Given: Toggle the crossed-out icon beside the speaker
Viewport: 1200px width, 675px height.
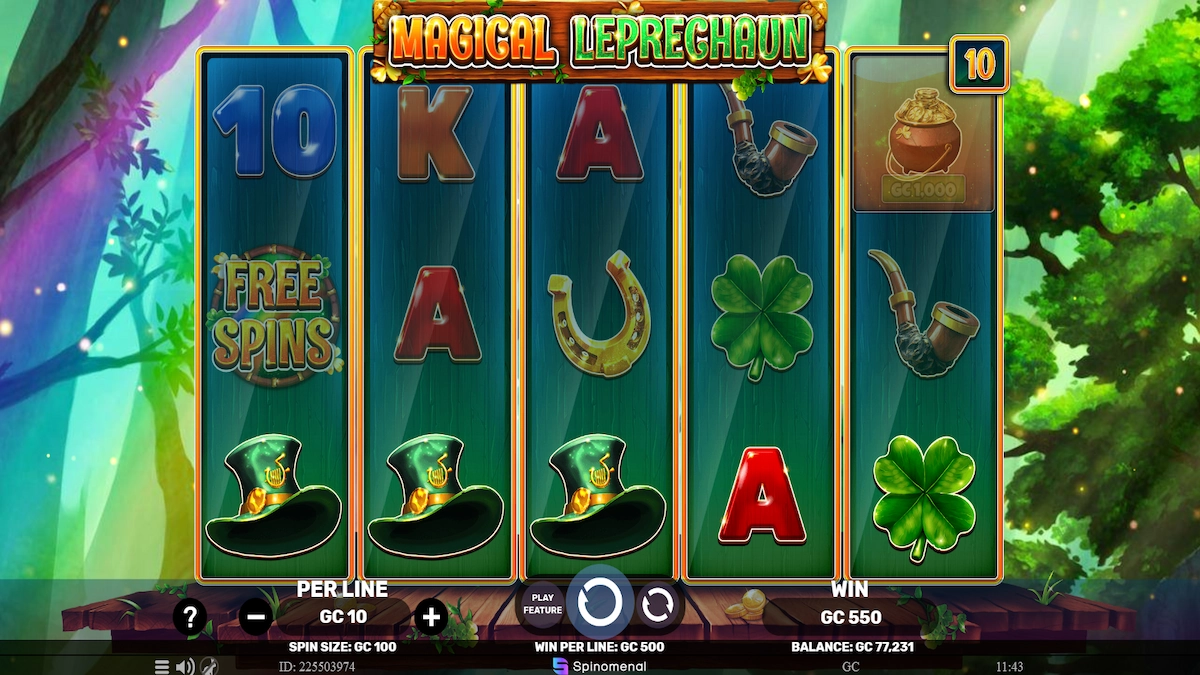Looking at the screenshot, I should point(210,666).
